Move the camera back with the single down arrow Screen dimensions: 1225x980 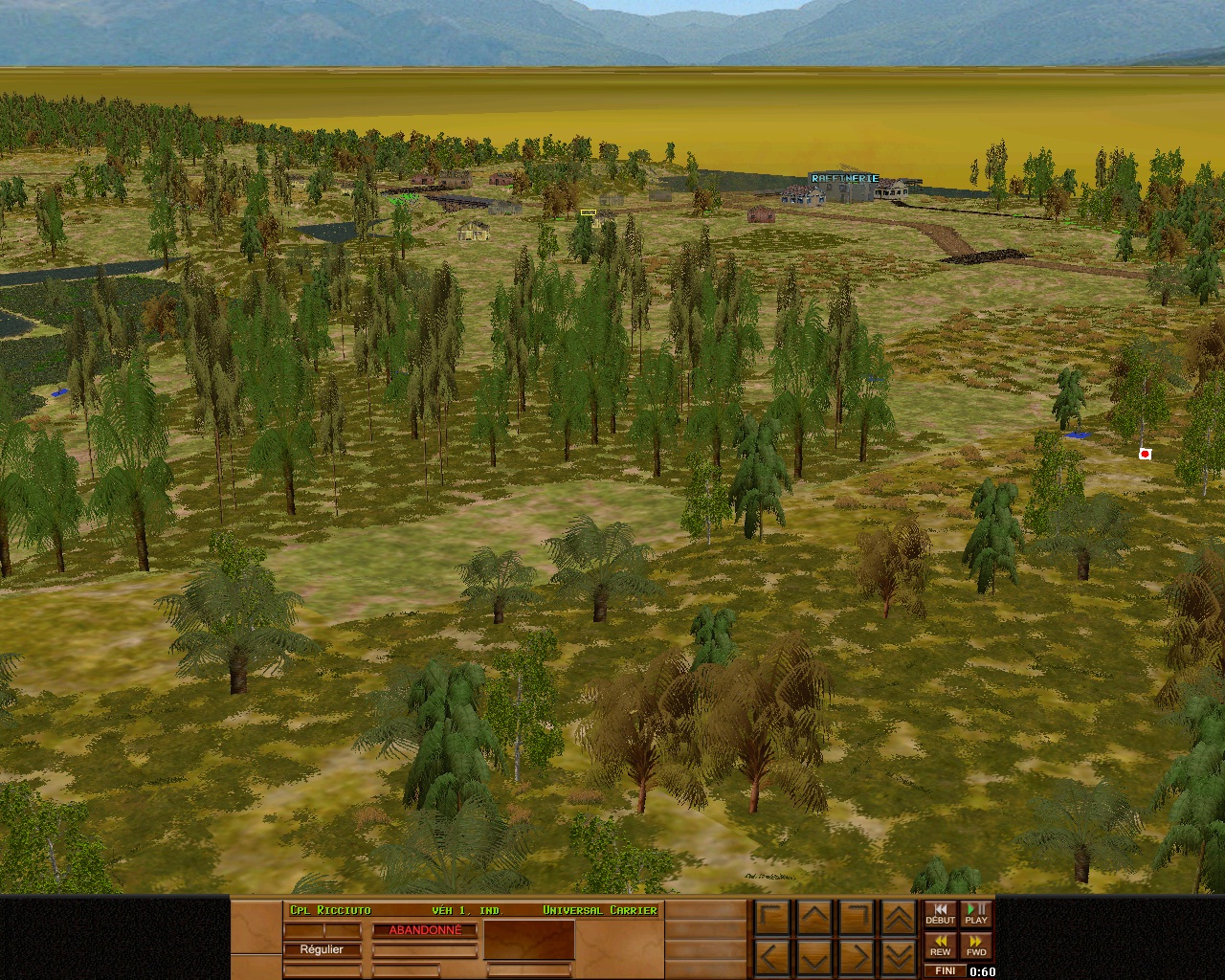click(x=814, y=956)
